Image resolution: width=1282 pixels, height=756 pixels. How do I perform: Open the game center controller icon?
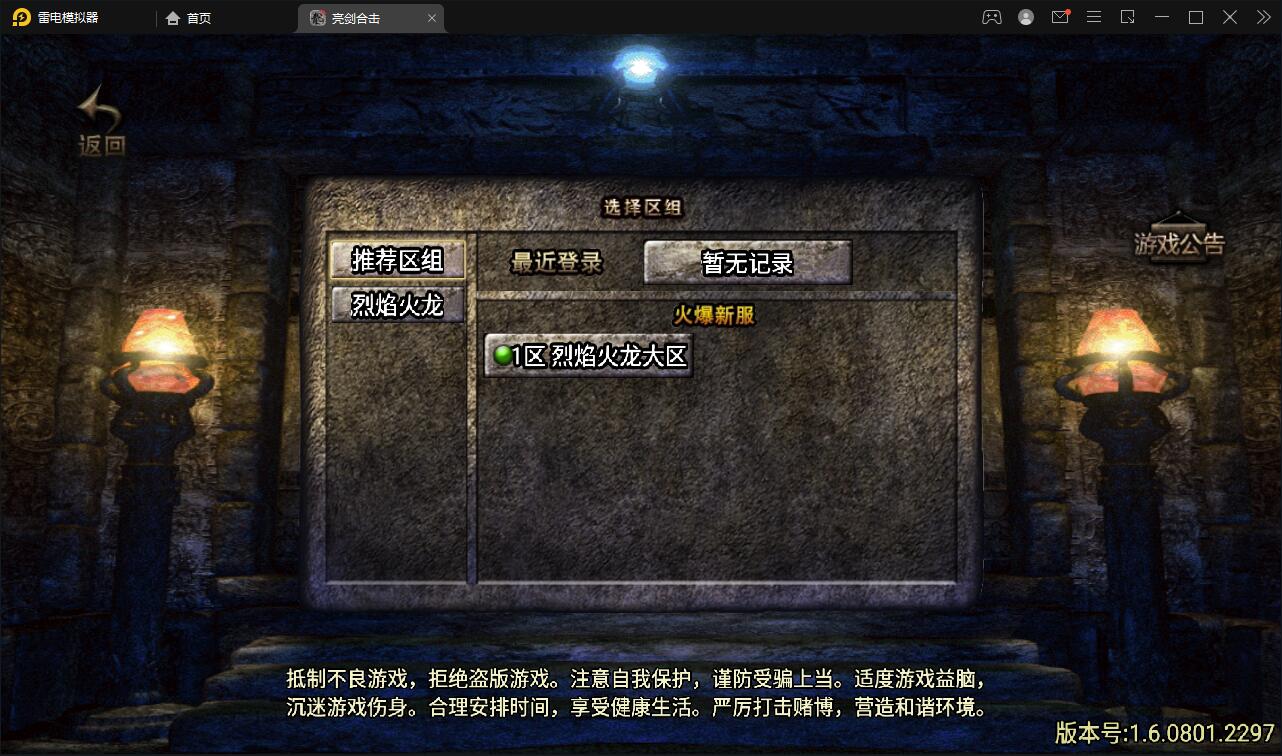[x=991, y=17]
